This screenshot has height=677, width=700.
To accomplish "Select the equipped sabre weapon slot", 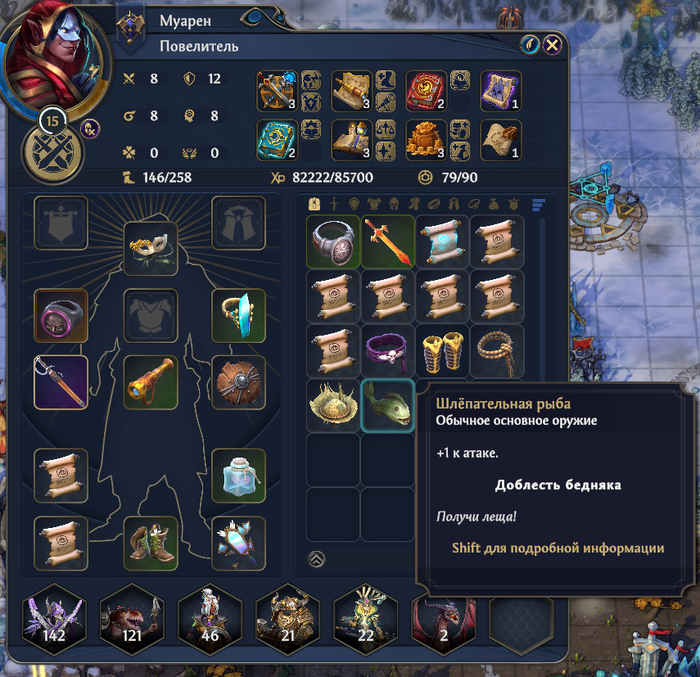I will click(61, 381).
